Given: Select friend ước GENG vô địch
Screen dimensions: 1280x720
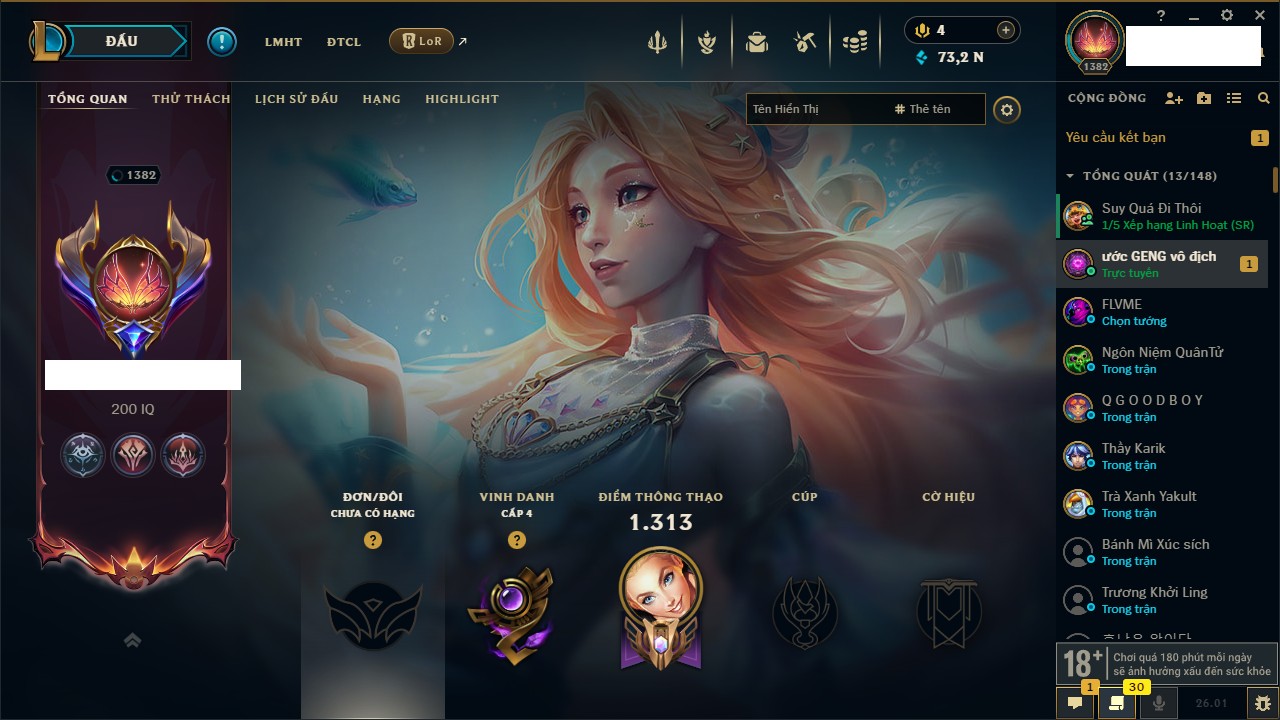Looking at the screenshot, I should (1158, 264).
